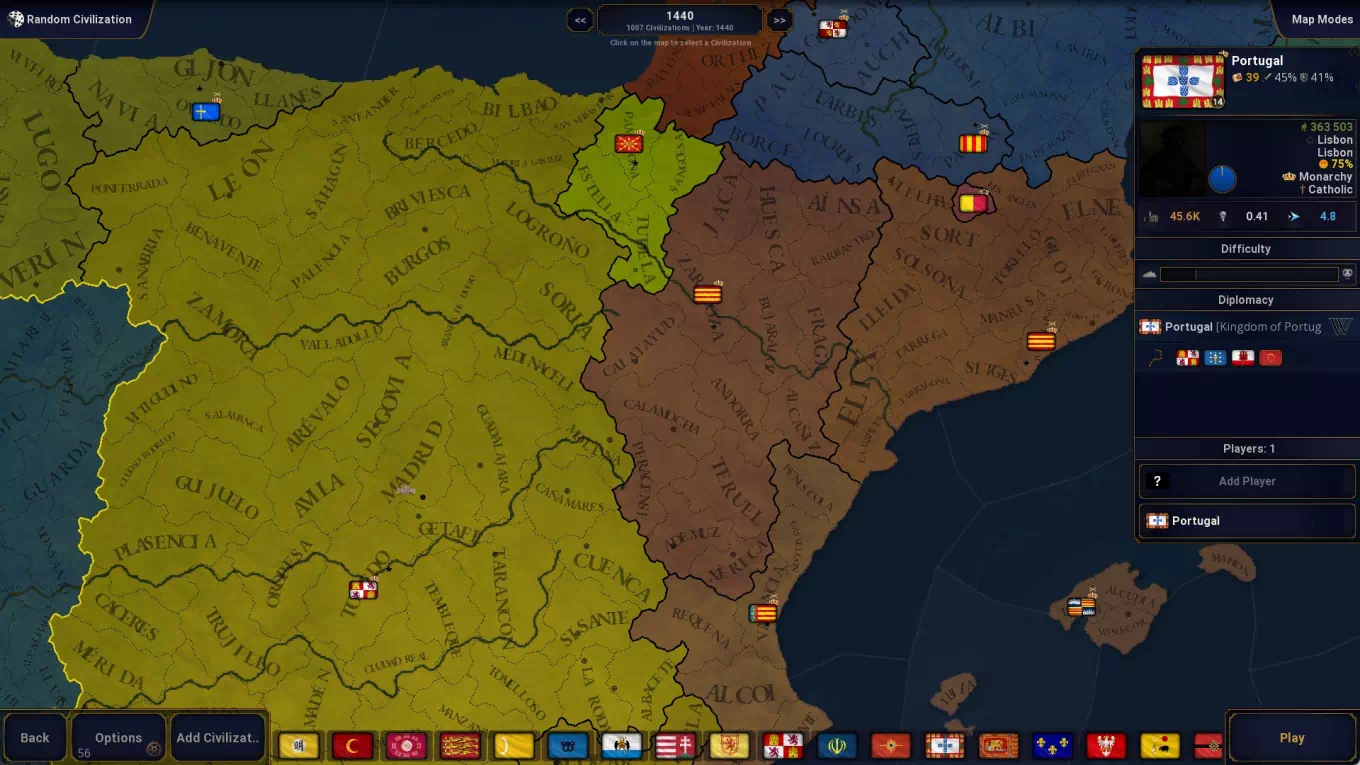Choose the three-lions England flag
Screen dimensions: 1360x765
coord(460,746)
